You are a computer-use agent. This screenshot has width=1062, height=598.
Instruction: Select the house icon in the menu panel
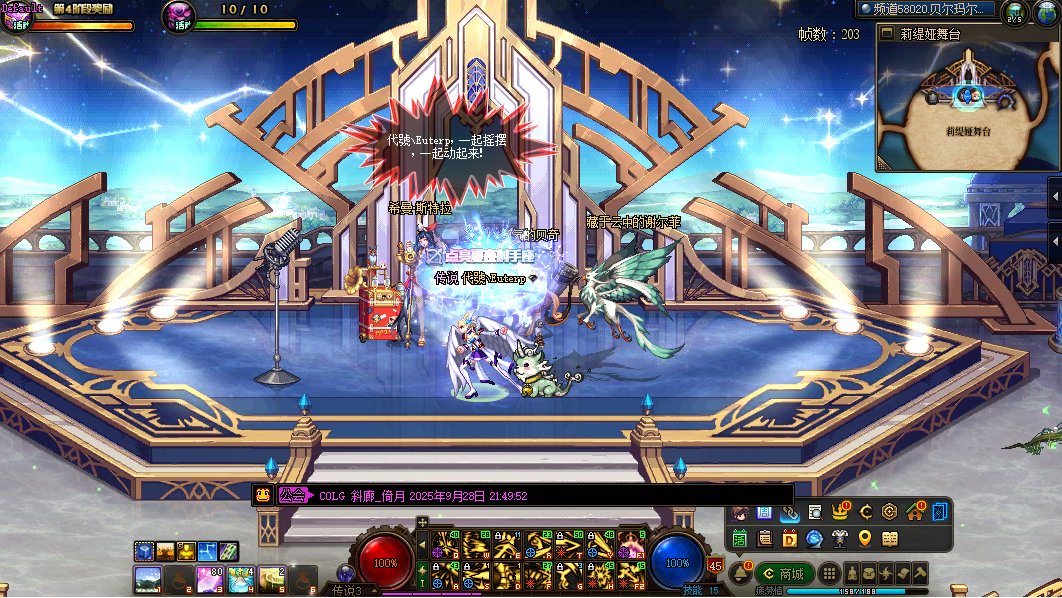(x=914, y=512)
